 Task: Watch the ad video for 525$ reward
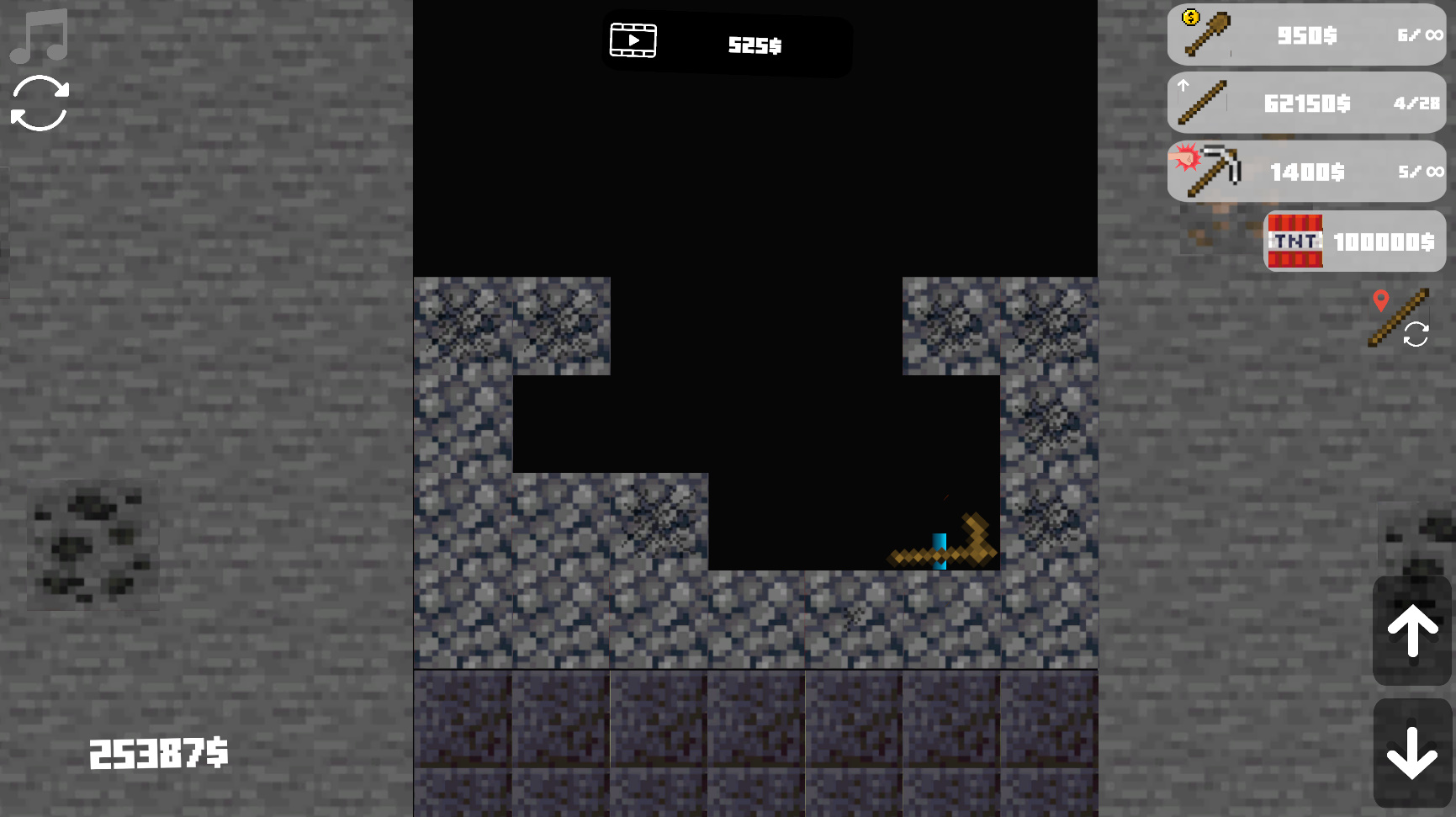(726, 46)
